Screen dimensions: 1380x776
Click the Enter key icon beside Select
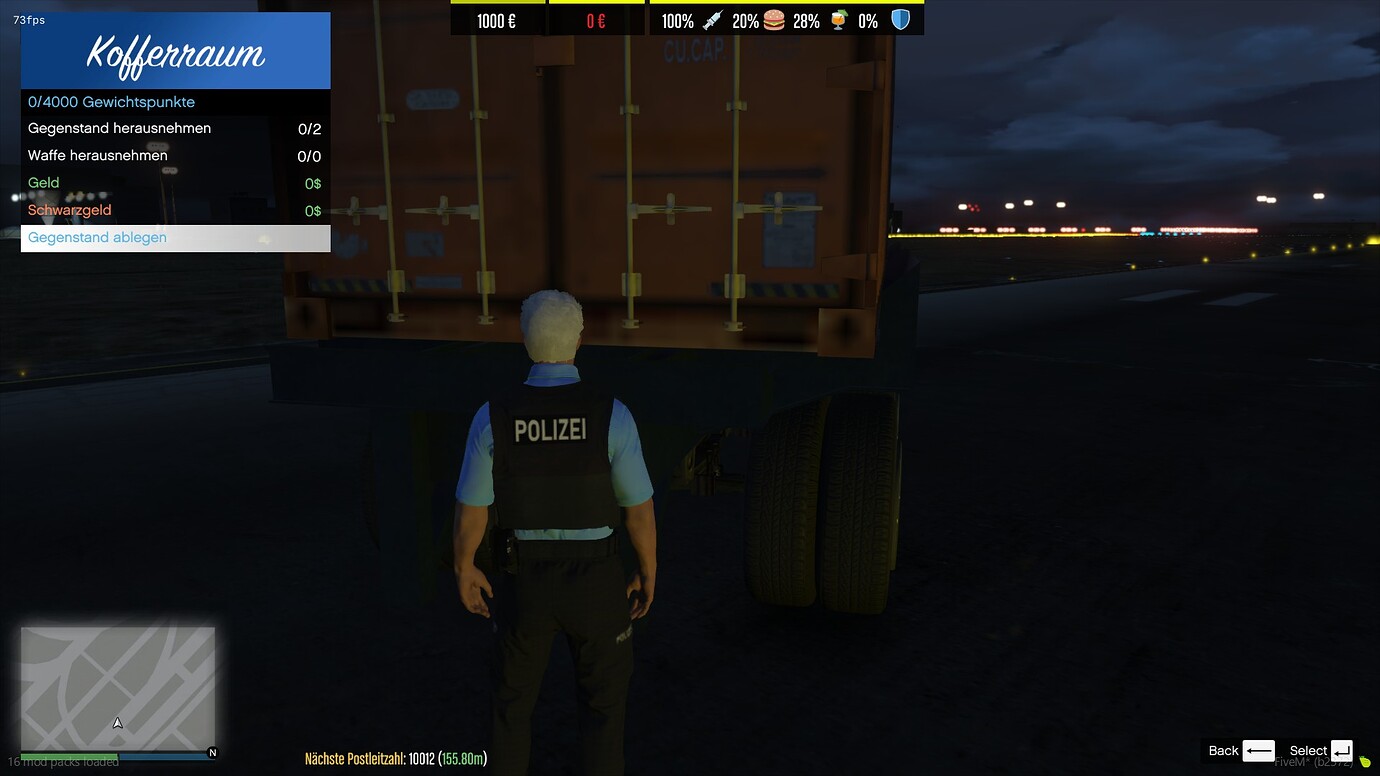tap(1341, 751)
